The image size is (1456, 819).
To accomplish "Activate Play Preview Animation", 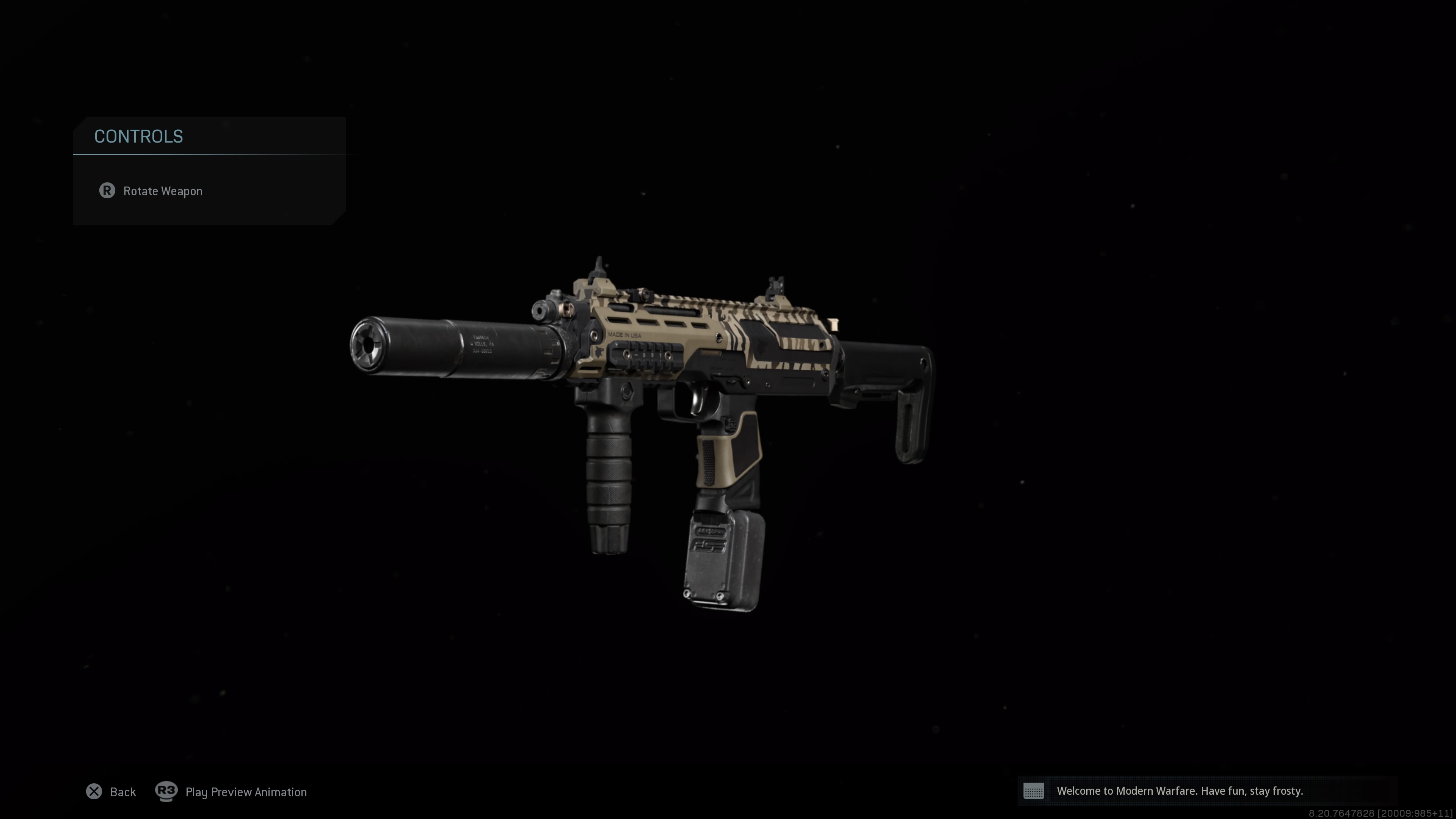I will click(x=246, y=791).
